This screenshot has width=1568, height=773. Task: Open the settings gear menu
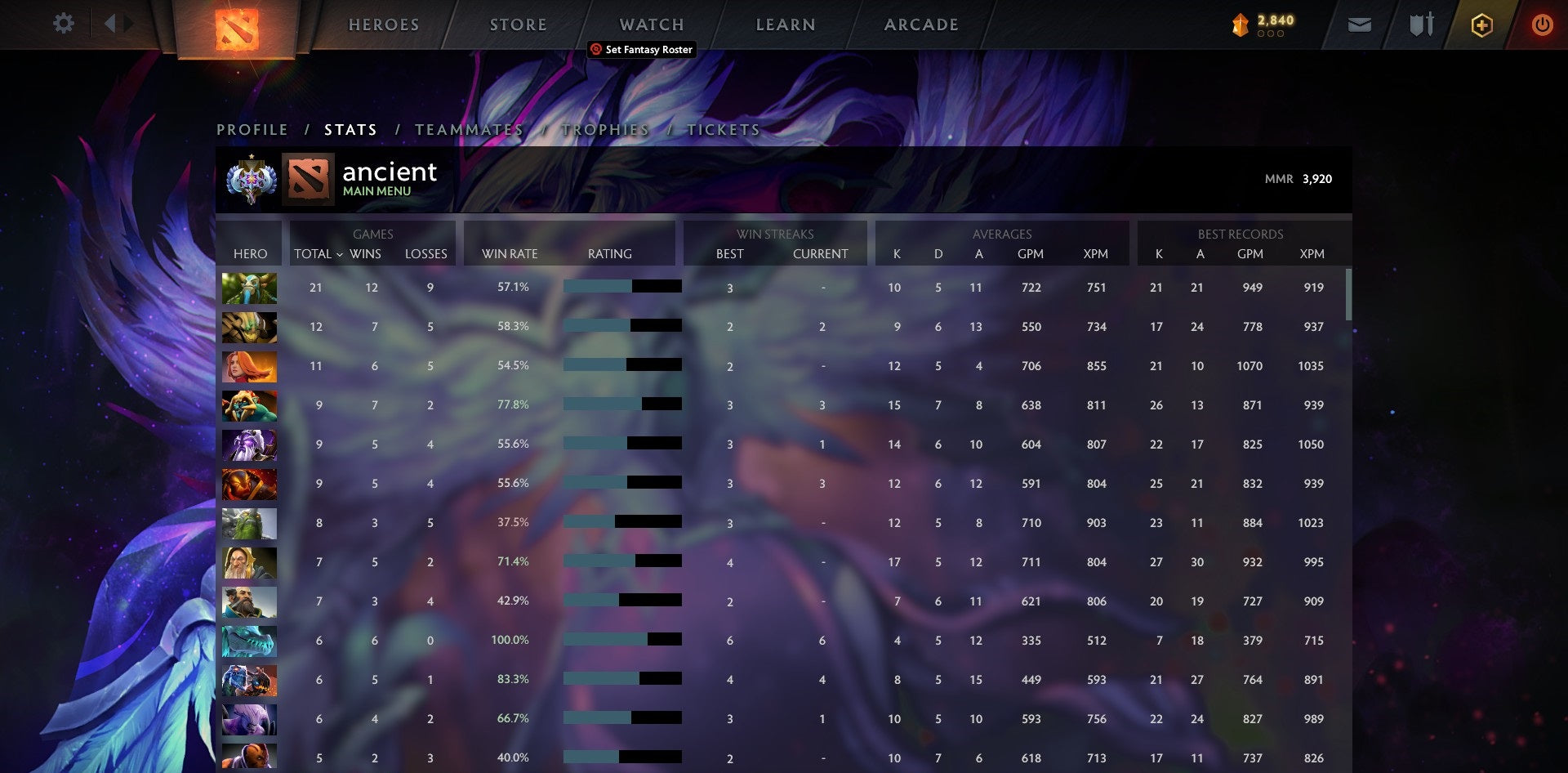(62, 24)
